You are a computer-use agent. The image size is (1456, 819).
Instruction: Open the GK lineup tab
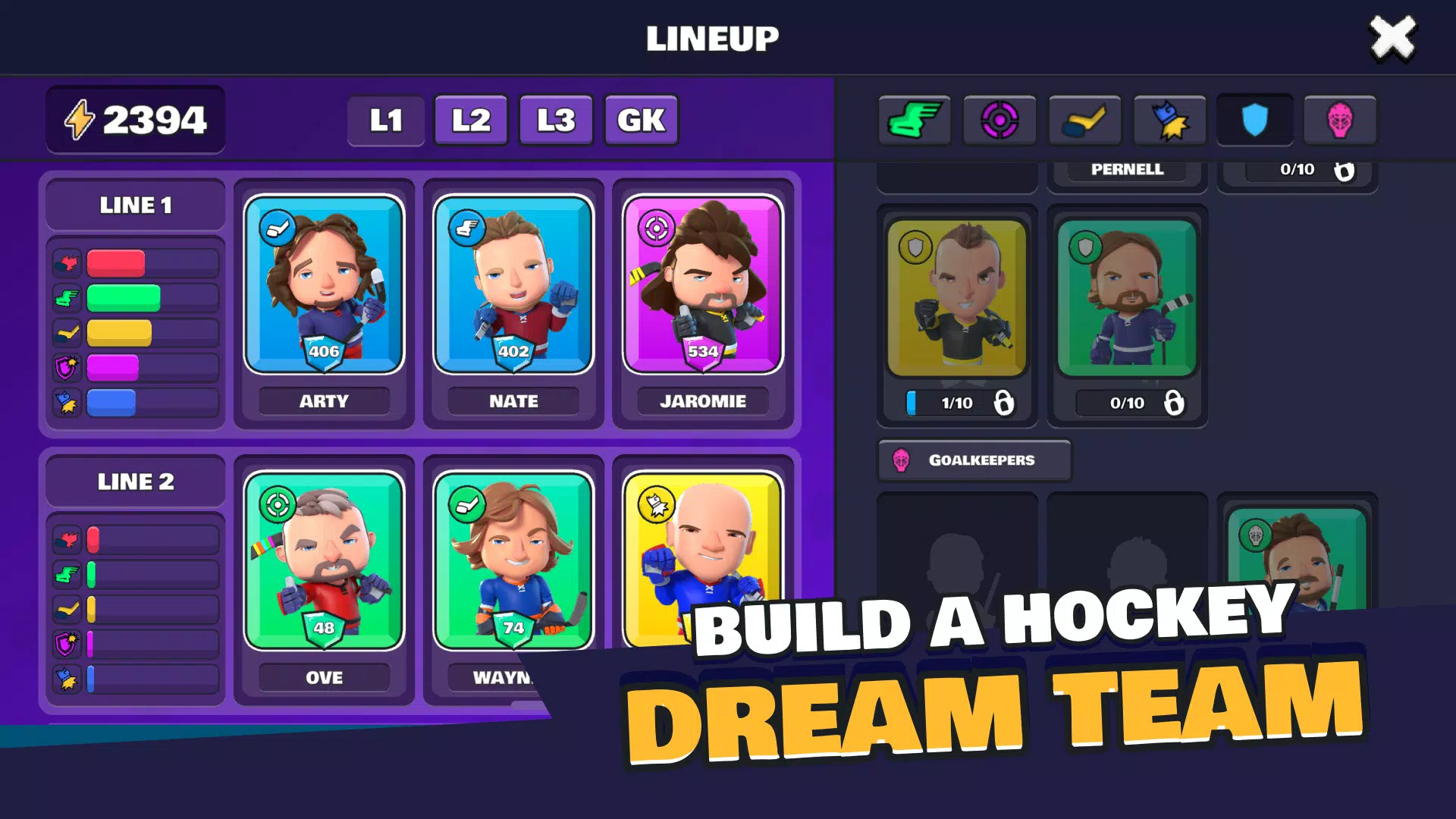pyautogui.click(x=641, y=119)
